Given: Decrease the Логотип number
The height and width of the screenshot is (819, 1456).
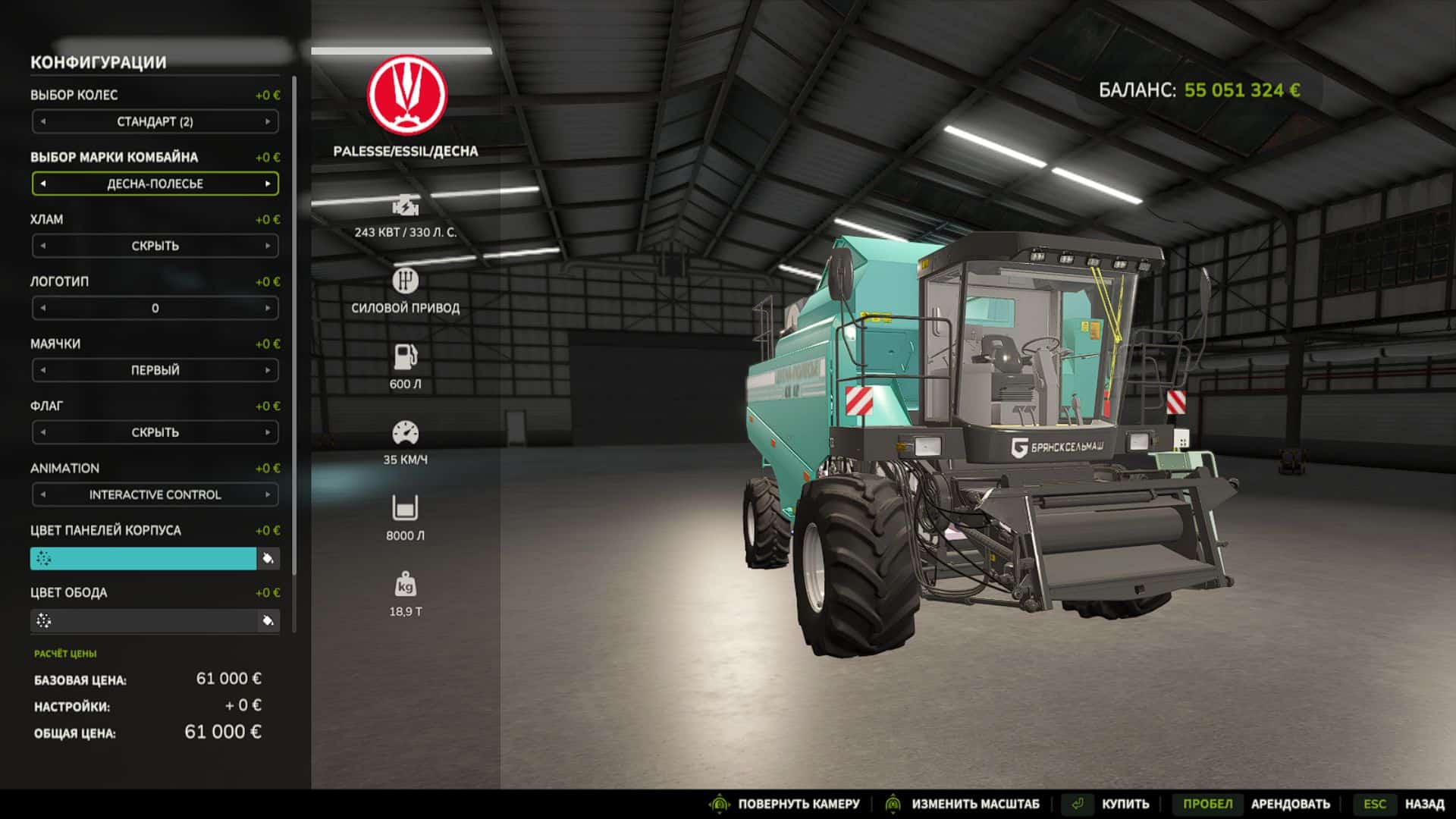Looking at the screenshot, I should (x=43, y=308).
